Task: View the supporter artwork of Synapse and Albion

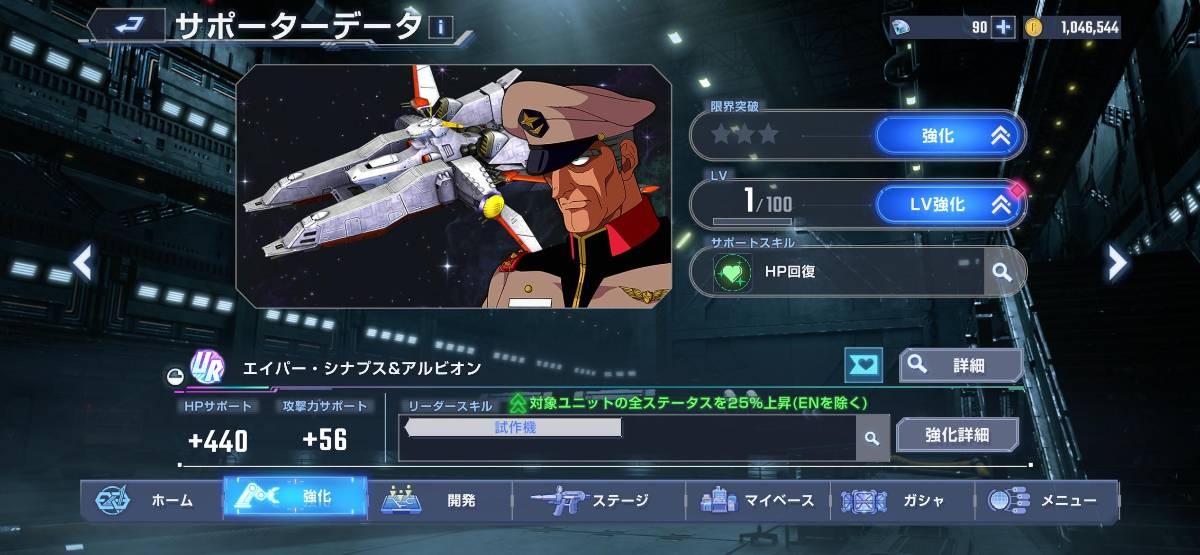Action: (453, 186)
